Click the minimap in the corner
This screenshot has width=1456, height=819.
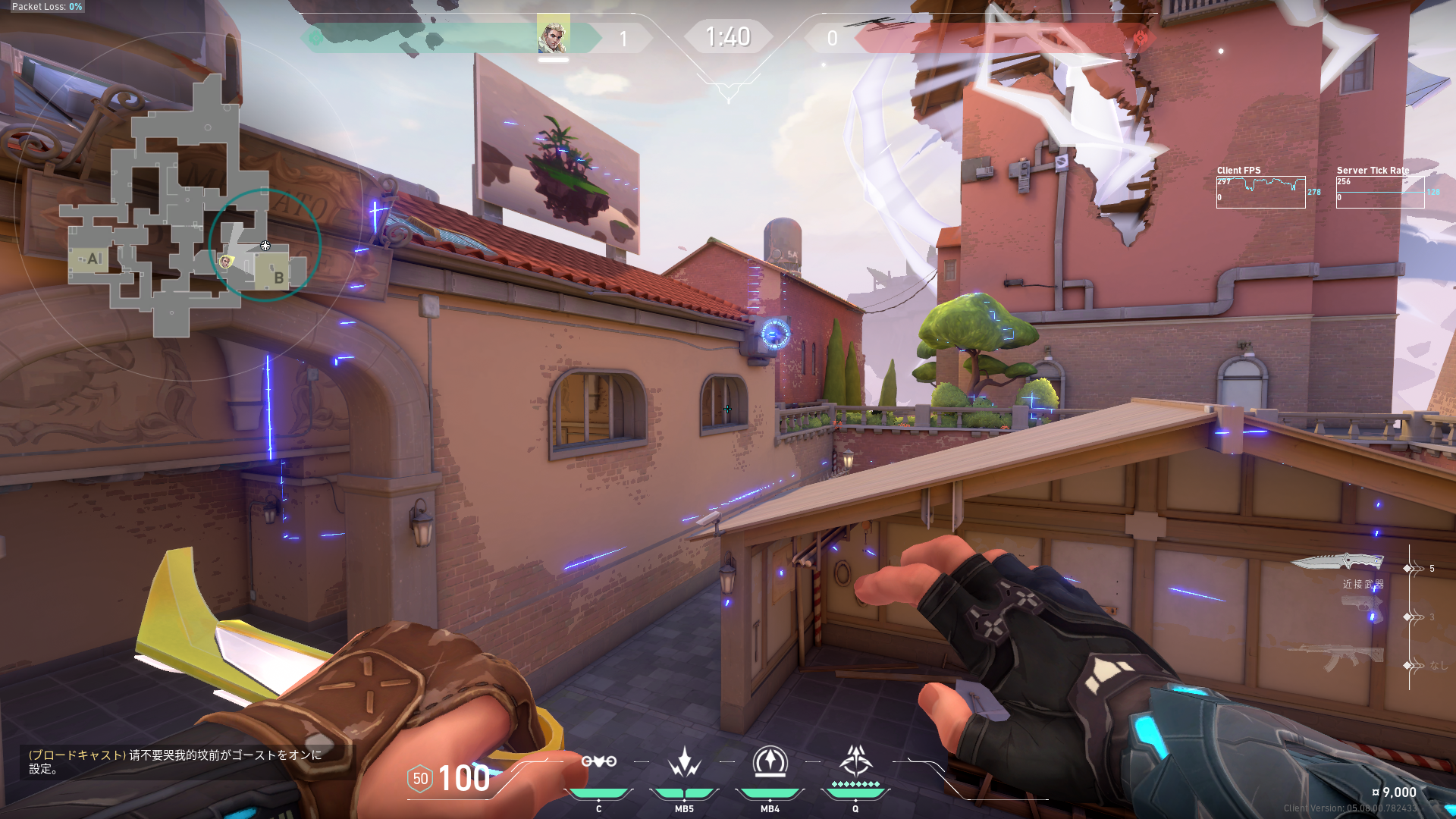186,205
